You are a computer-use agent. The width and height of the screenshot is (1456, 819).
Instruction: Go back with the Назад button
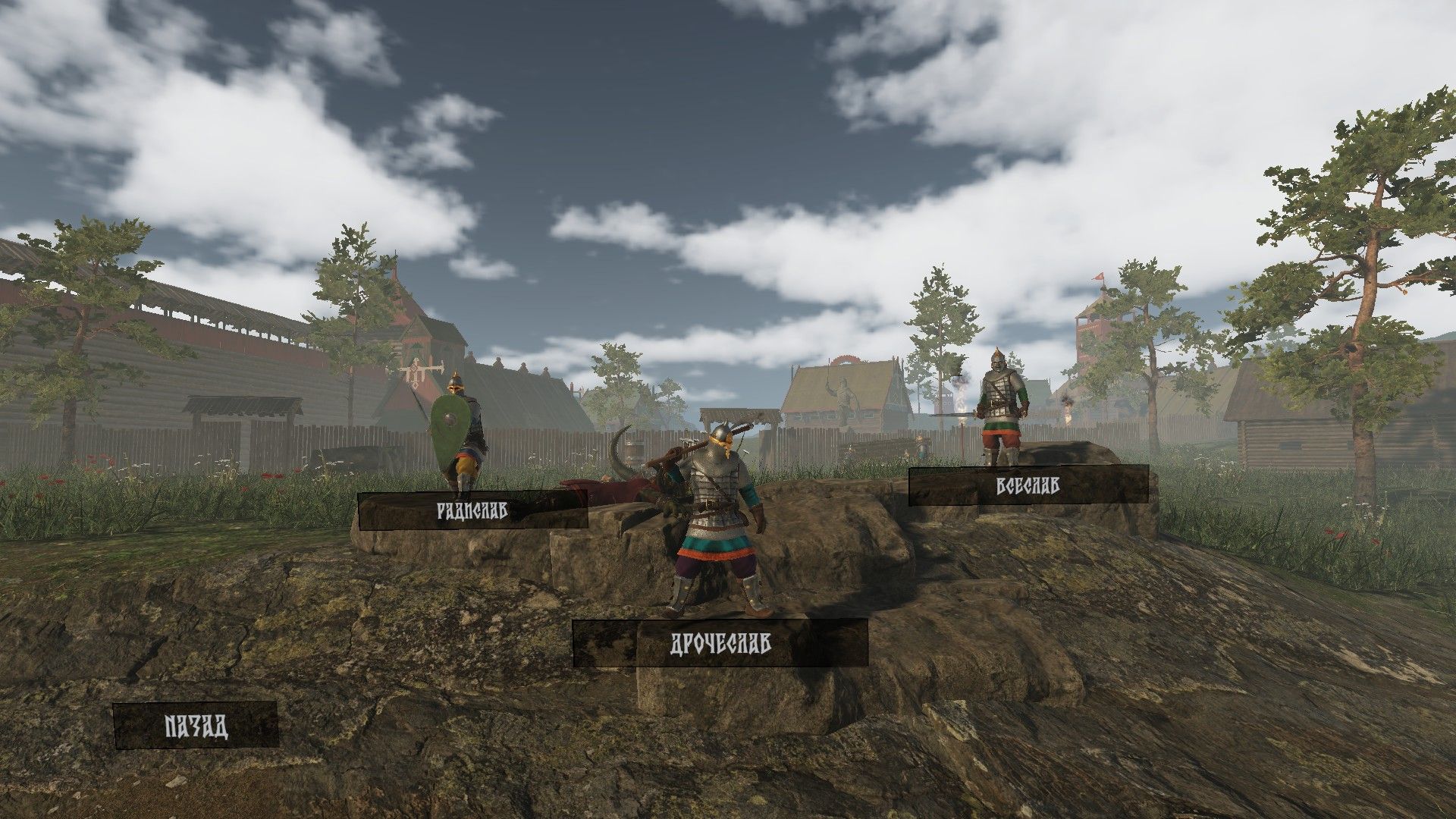pos(196,726)
